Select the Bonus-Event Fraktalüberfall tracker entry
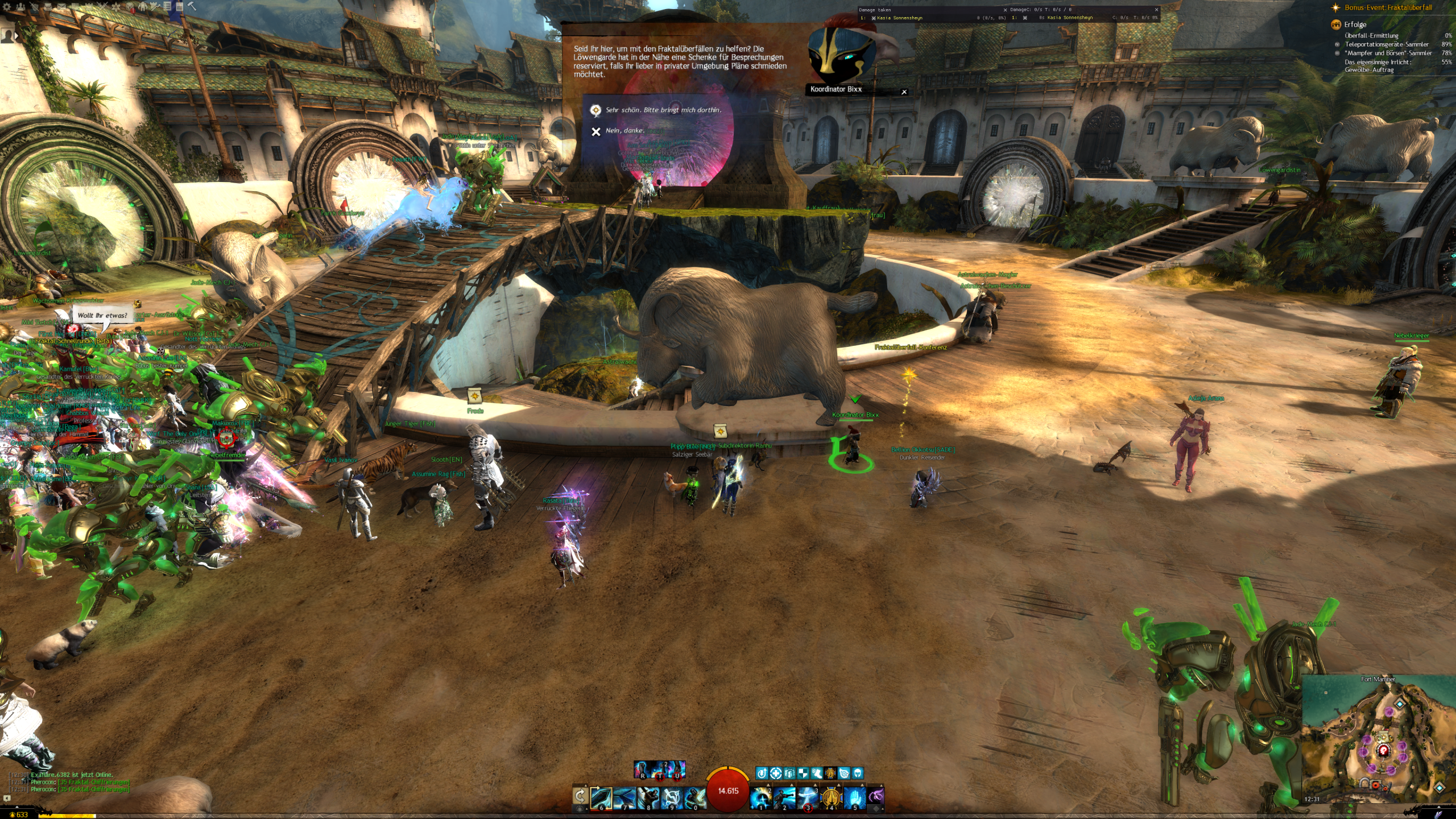Screen dimensions: 1456x819 [1388, 8]
